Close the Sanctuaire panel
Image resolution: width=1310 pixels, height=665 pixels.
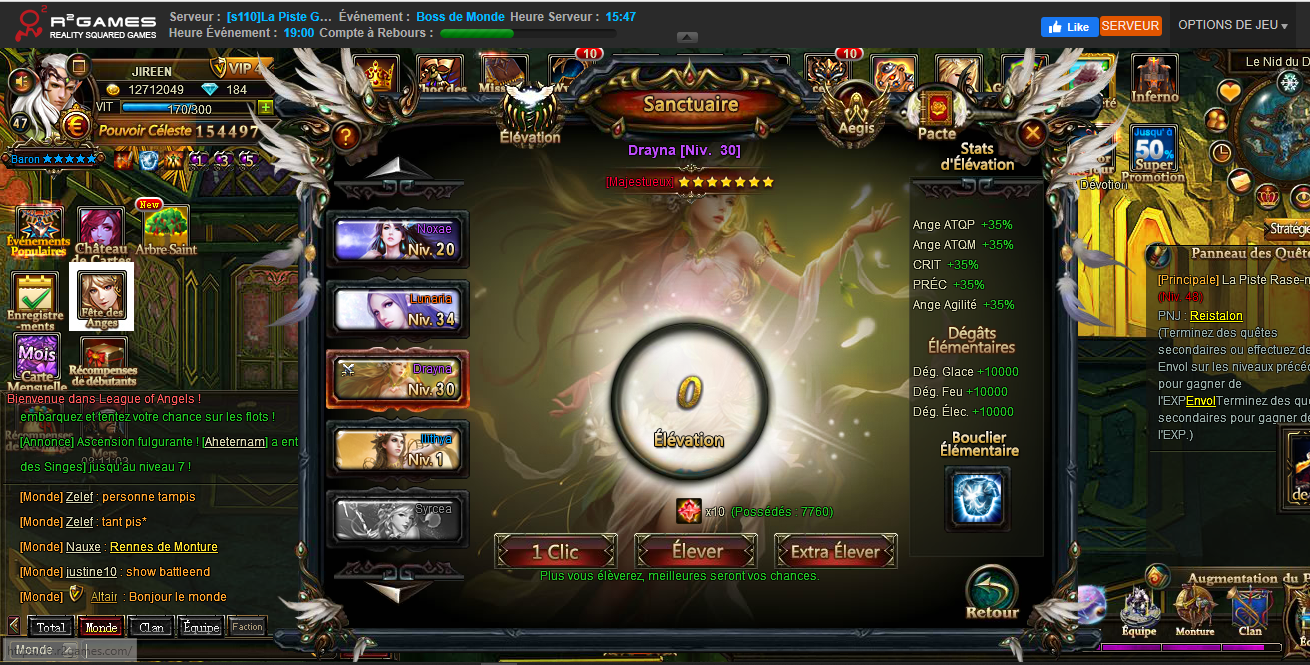tap(1033, 132)
